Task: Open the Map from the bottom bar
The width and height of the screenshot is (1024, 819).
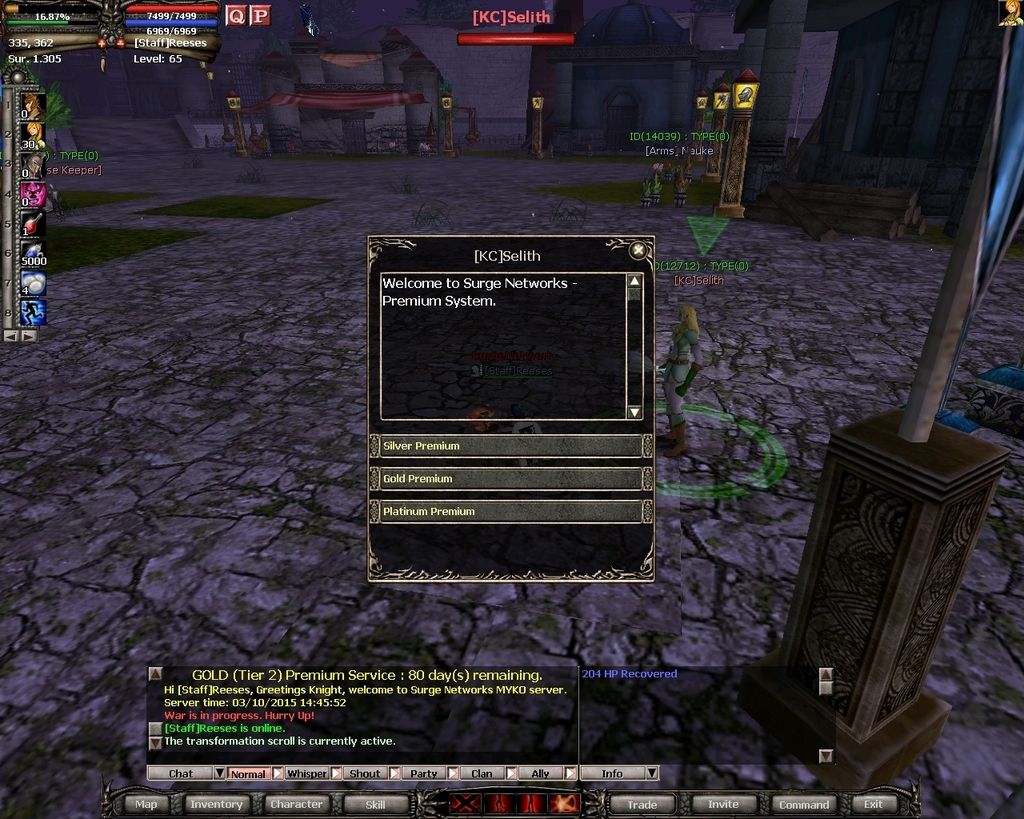Action: pyautogui.click(x=146, y=804)
